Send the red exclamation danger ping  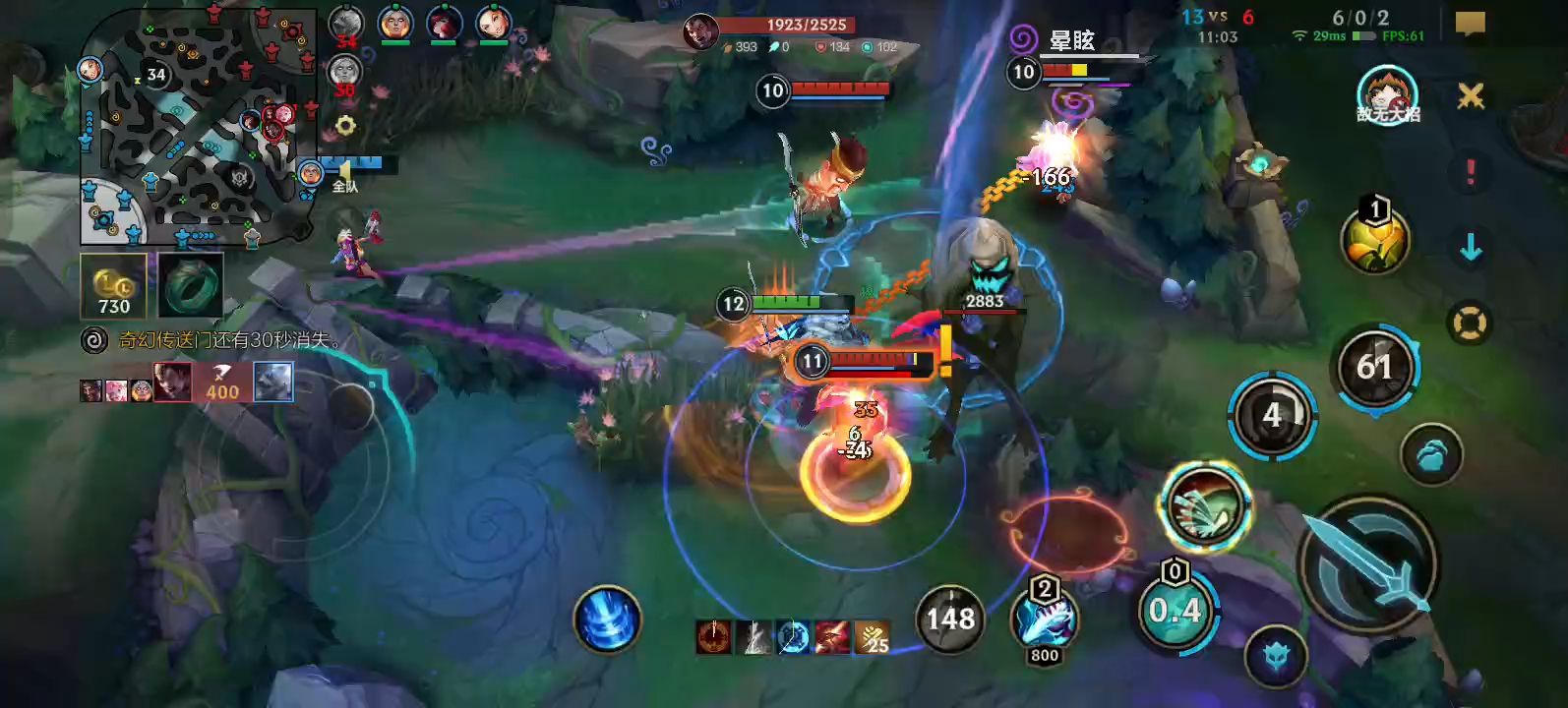1471,172
